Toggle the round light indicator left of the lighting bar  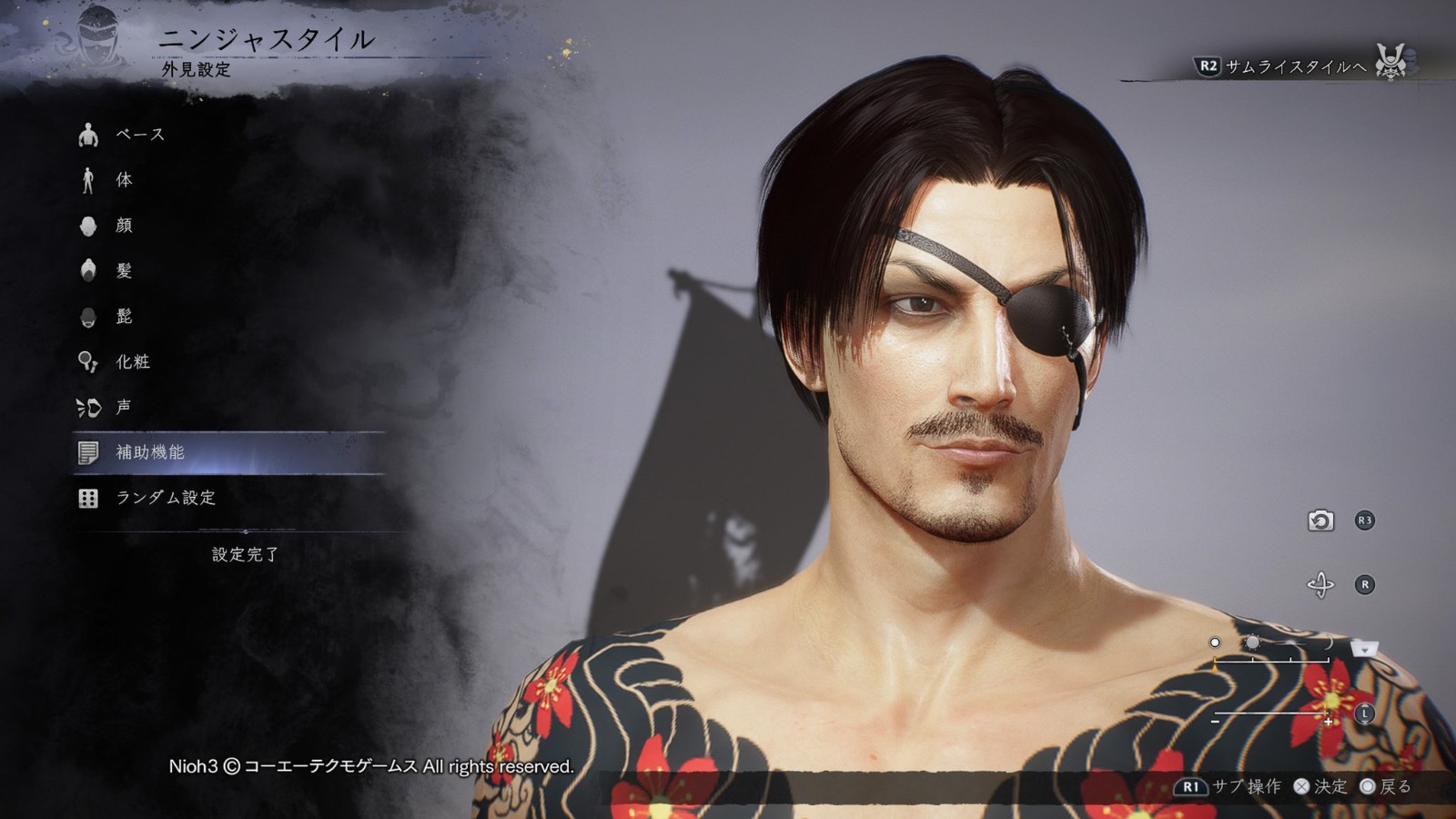point(1215,642)
